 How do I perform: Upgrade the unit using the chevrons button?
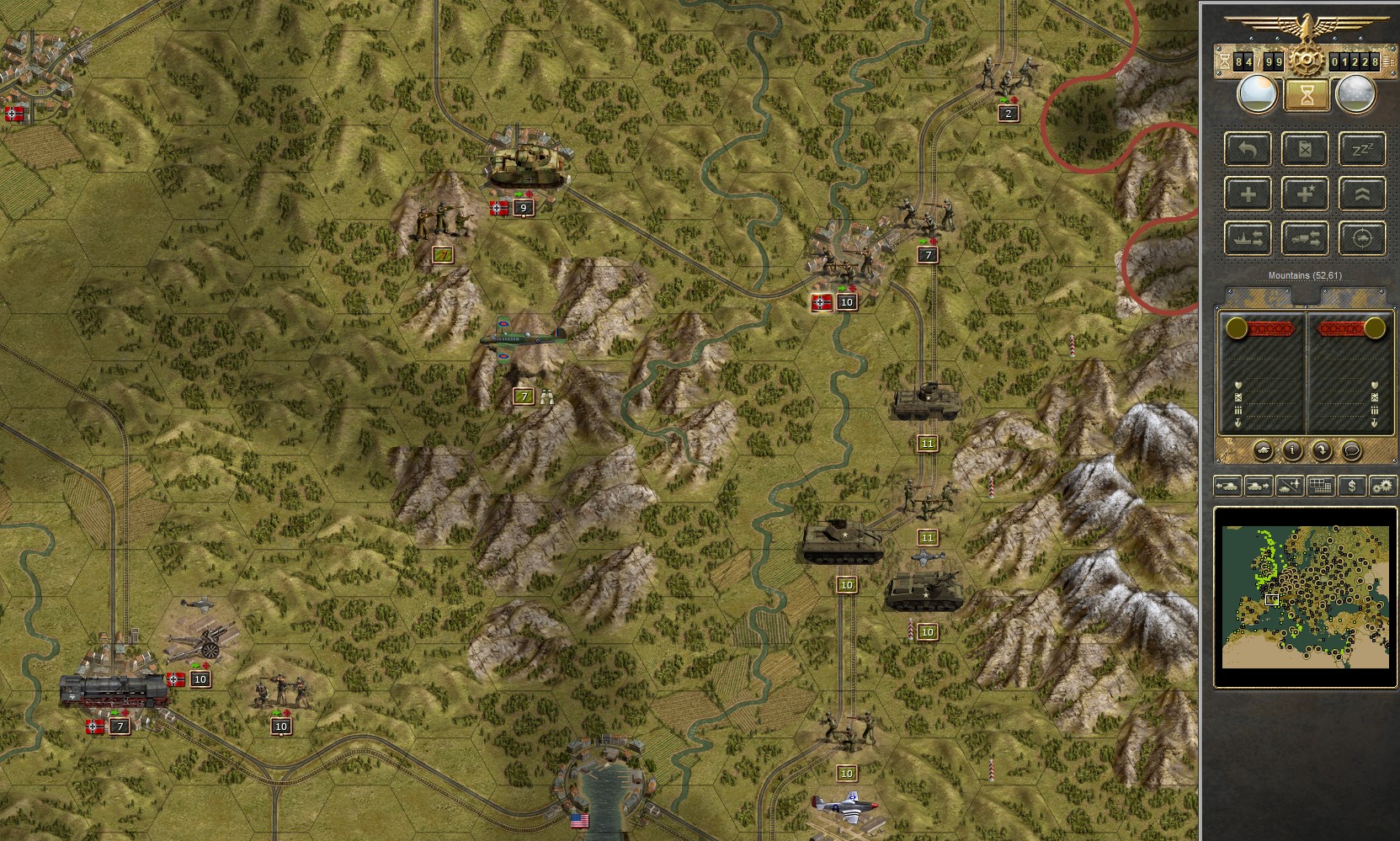click(1362, 194)
